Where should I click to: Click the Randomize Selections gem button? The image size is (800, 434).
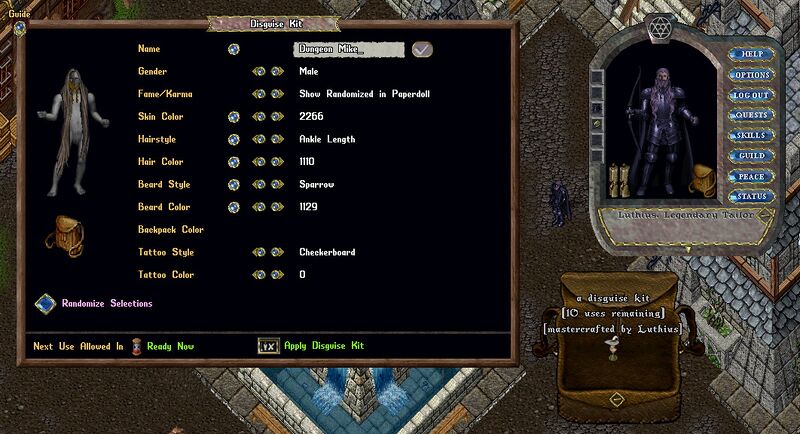(x=45, y=303)
